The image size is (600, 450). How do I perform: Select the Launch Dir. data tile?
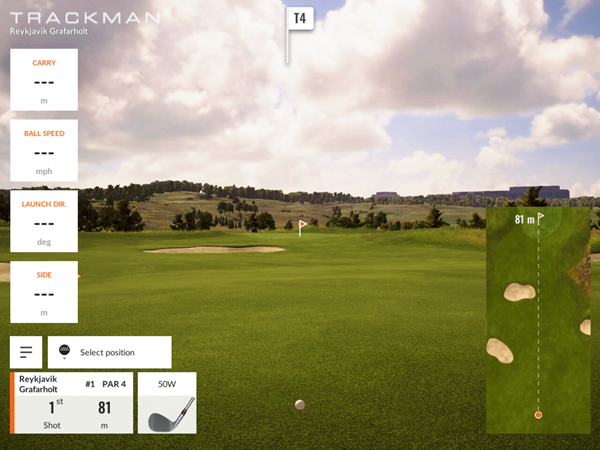pos(44,221)
